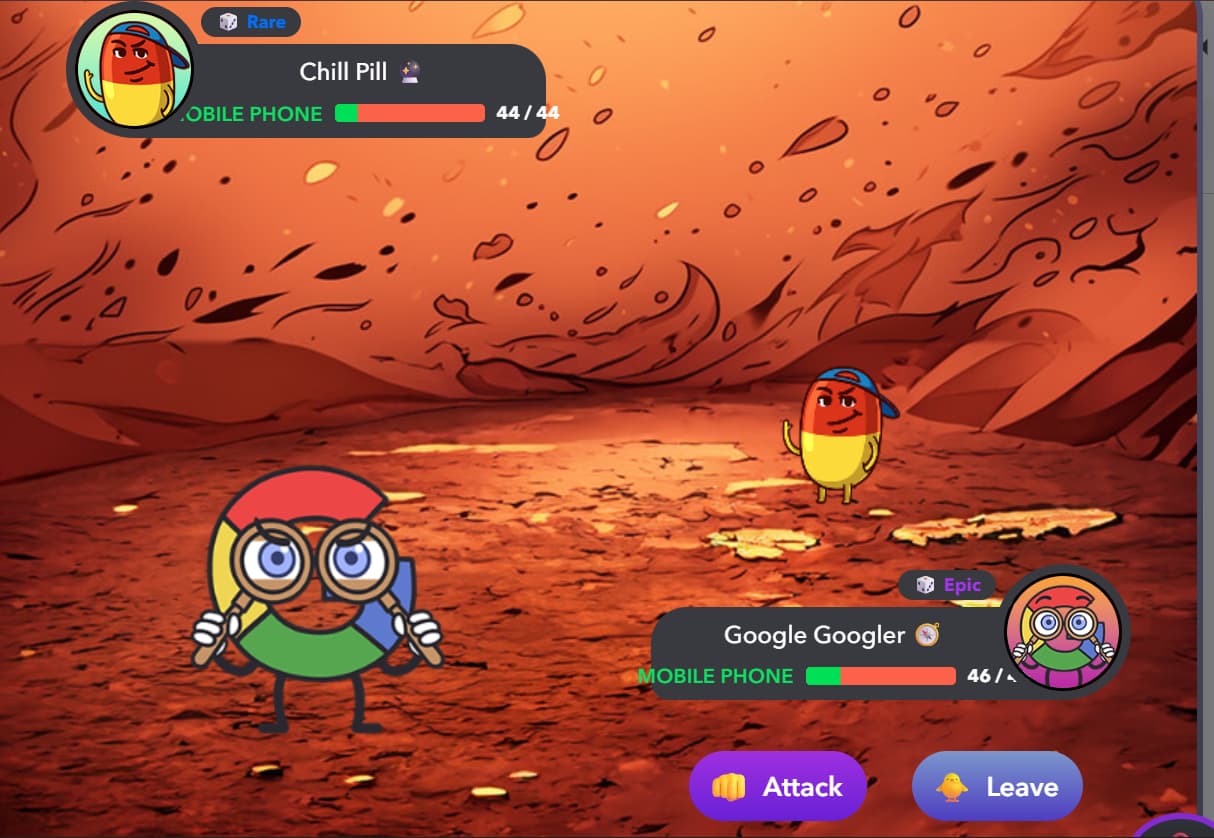Open the Epic rarity badge

tap(948, 585)
